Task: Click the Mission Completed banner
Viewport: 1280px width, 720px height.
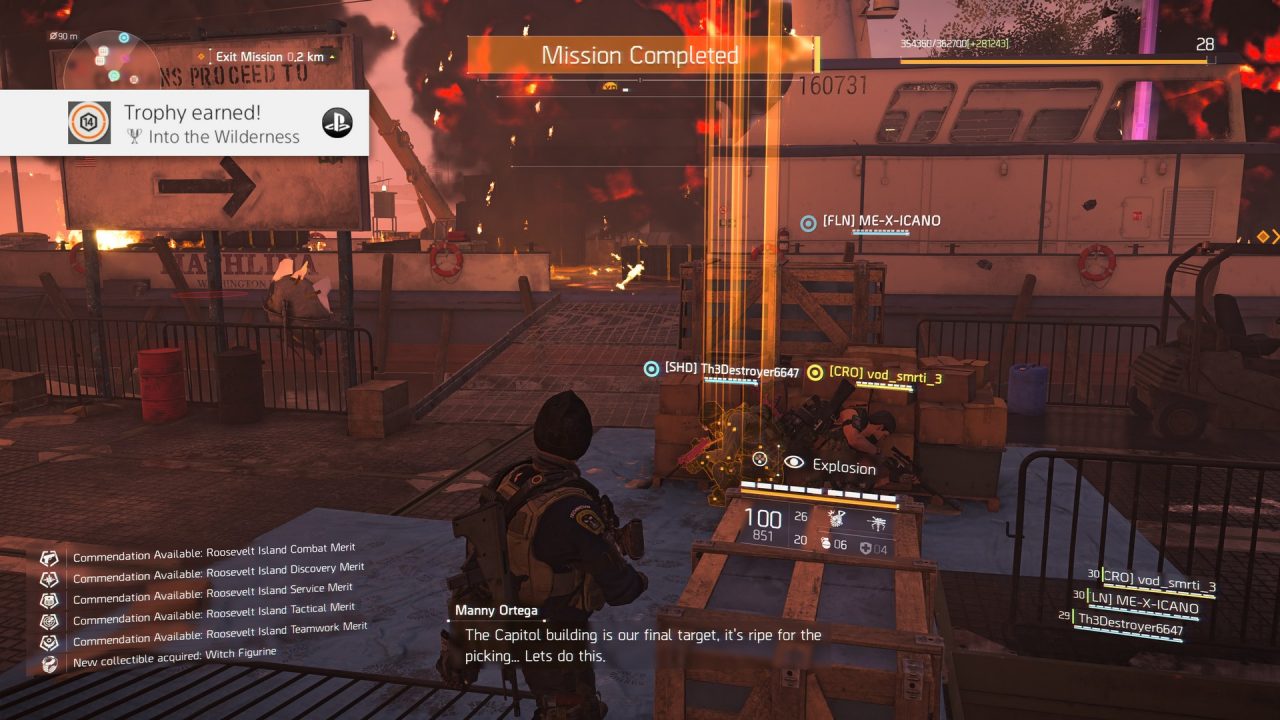Action: [x=640, y=56]
